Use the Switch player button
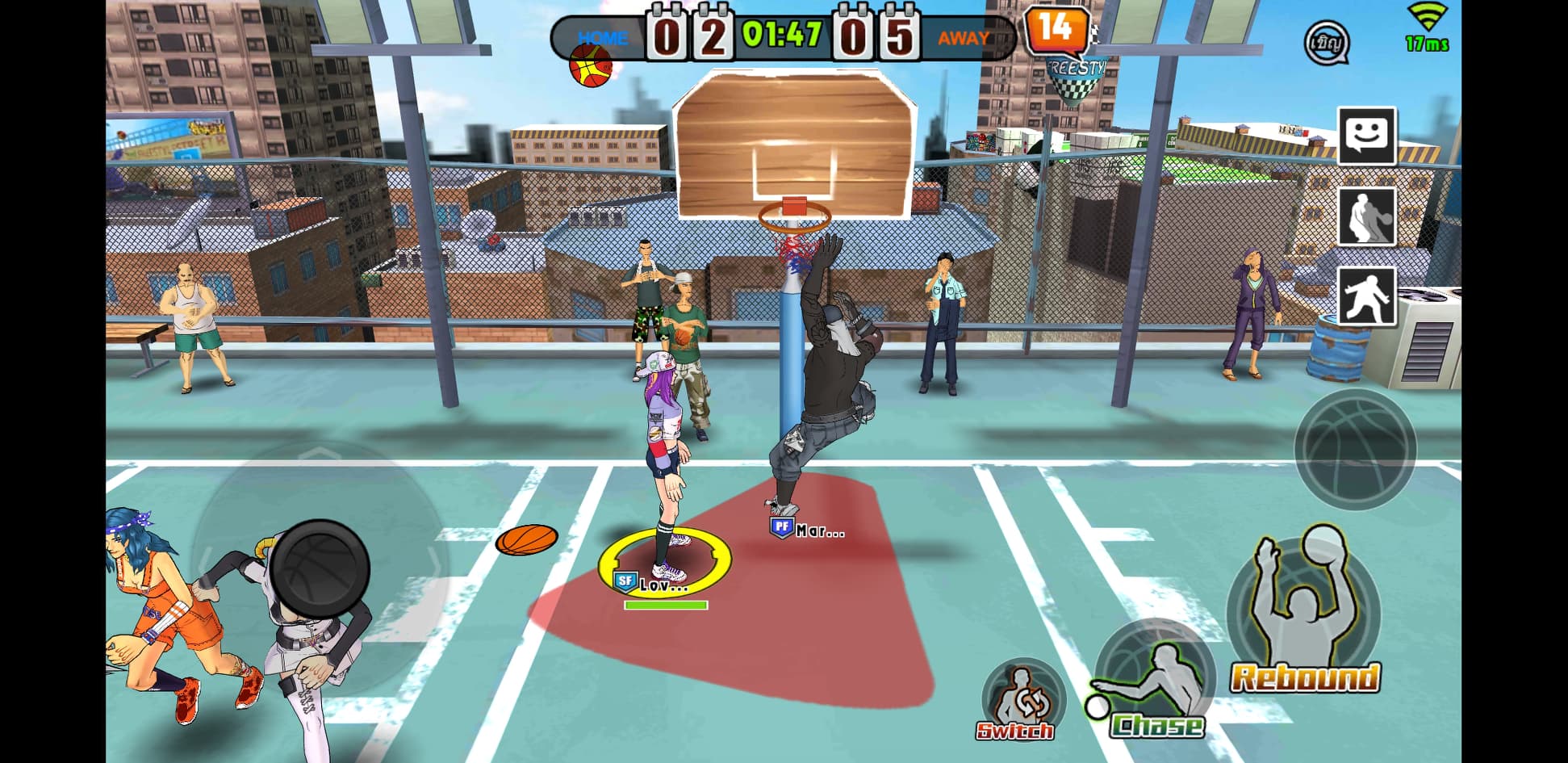Image resolution: width=1568 pixels, height=763 pixels. coord(1022,702)
